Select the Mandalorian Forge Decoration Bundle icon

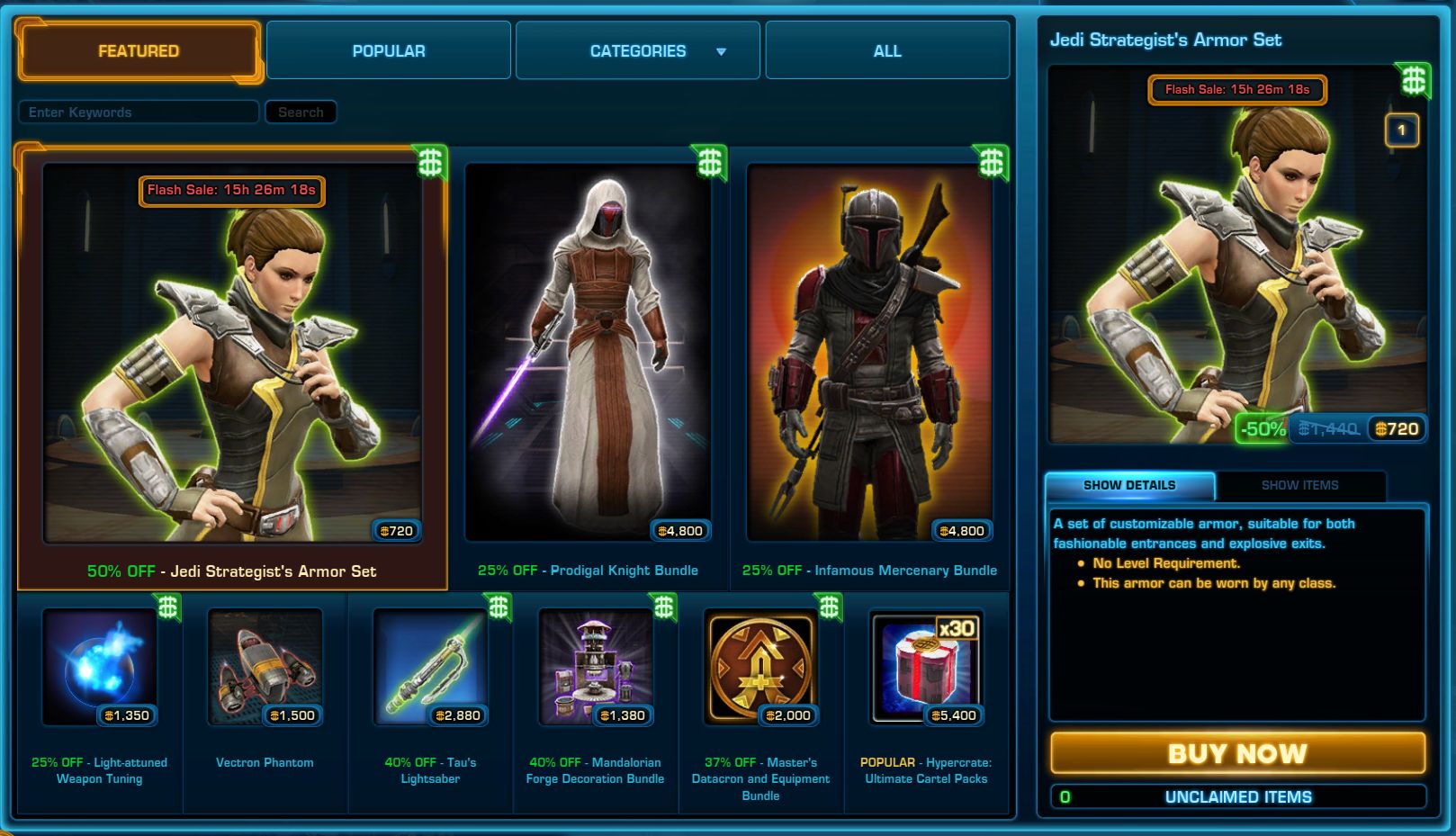(x=596, y=666)
